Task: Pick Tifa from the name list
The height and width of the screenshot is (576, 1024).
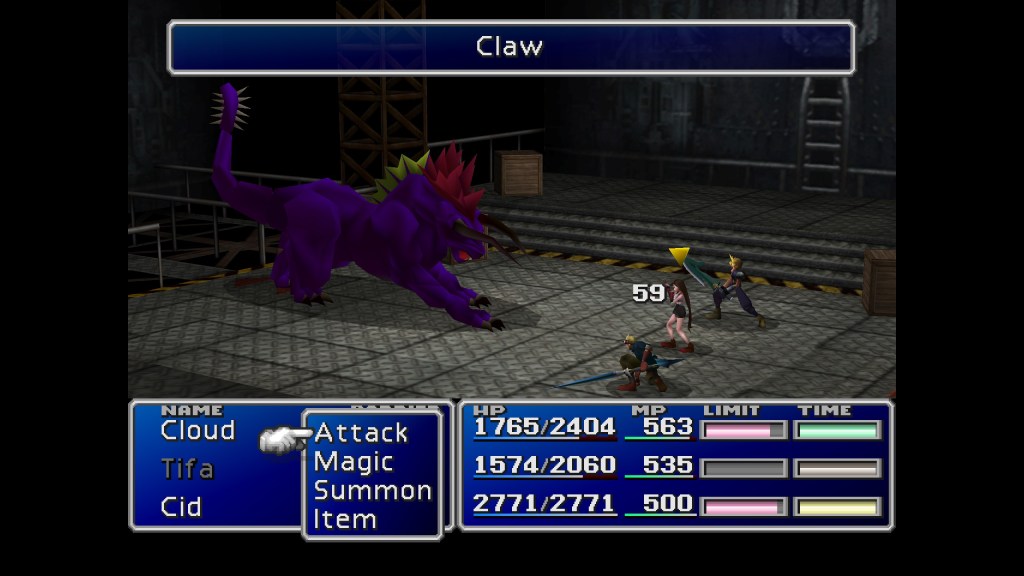Action: point(187,468)
